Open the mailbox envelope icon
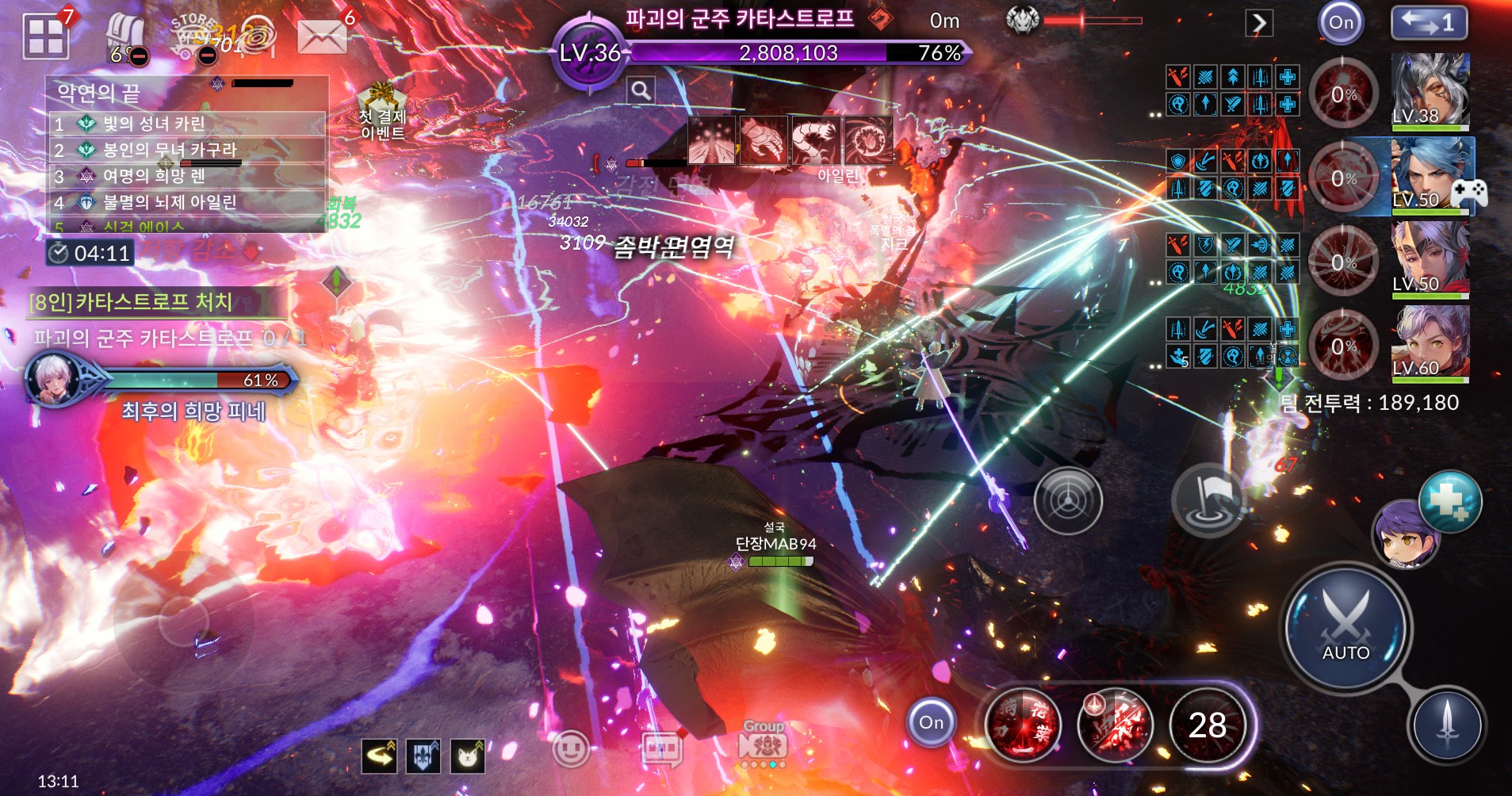This screenshot has height=796, width=1512. [x=321, y=36]
